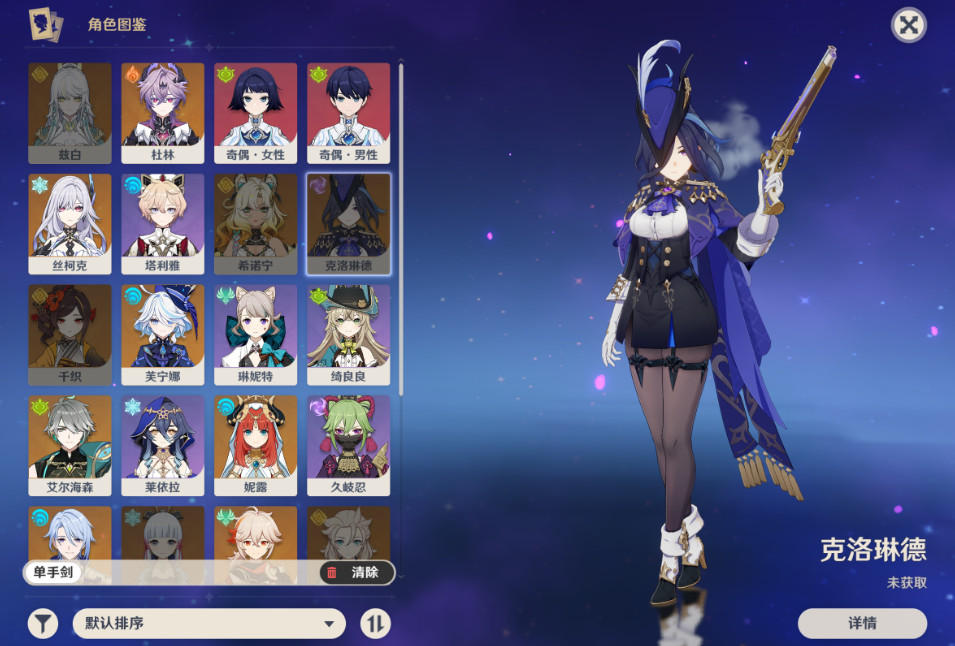
Task: Select the 绮良良 character card
Action: 348,335
